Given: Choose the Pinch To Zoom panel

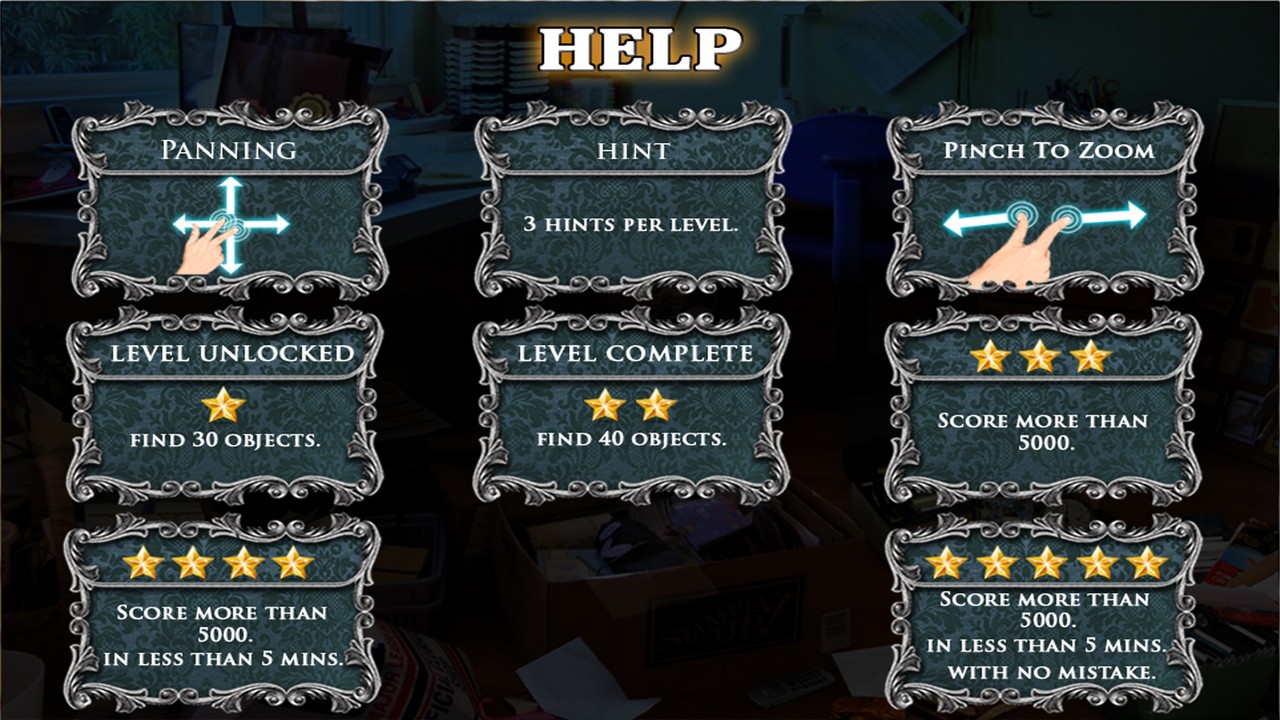Looking at the screenshot, I should point(1045,201).
